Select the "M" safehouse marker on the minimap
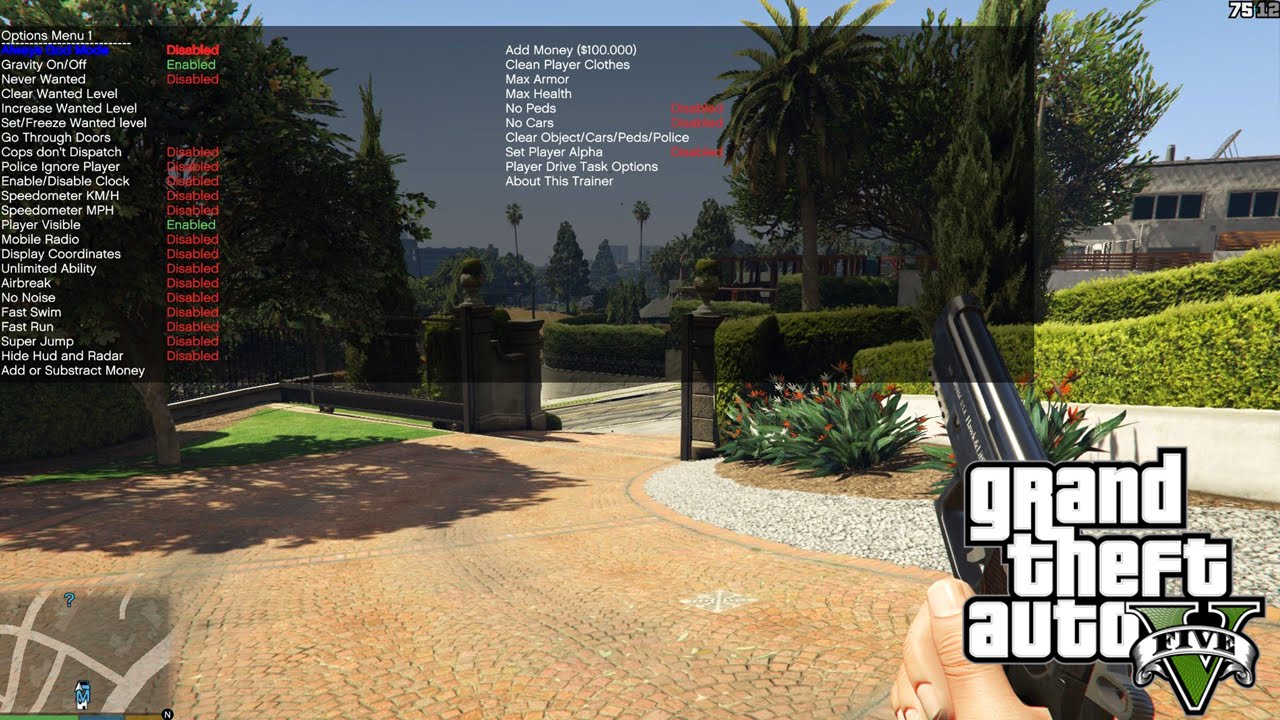1280x720 pixels. (x=83, y=696)
